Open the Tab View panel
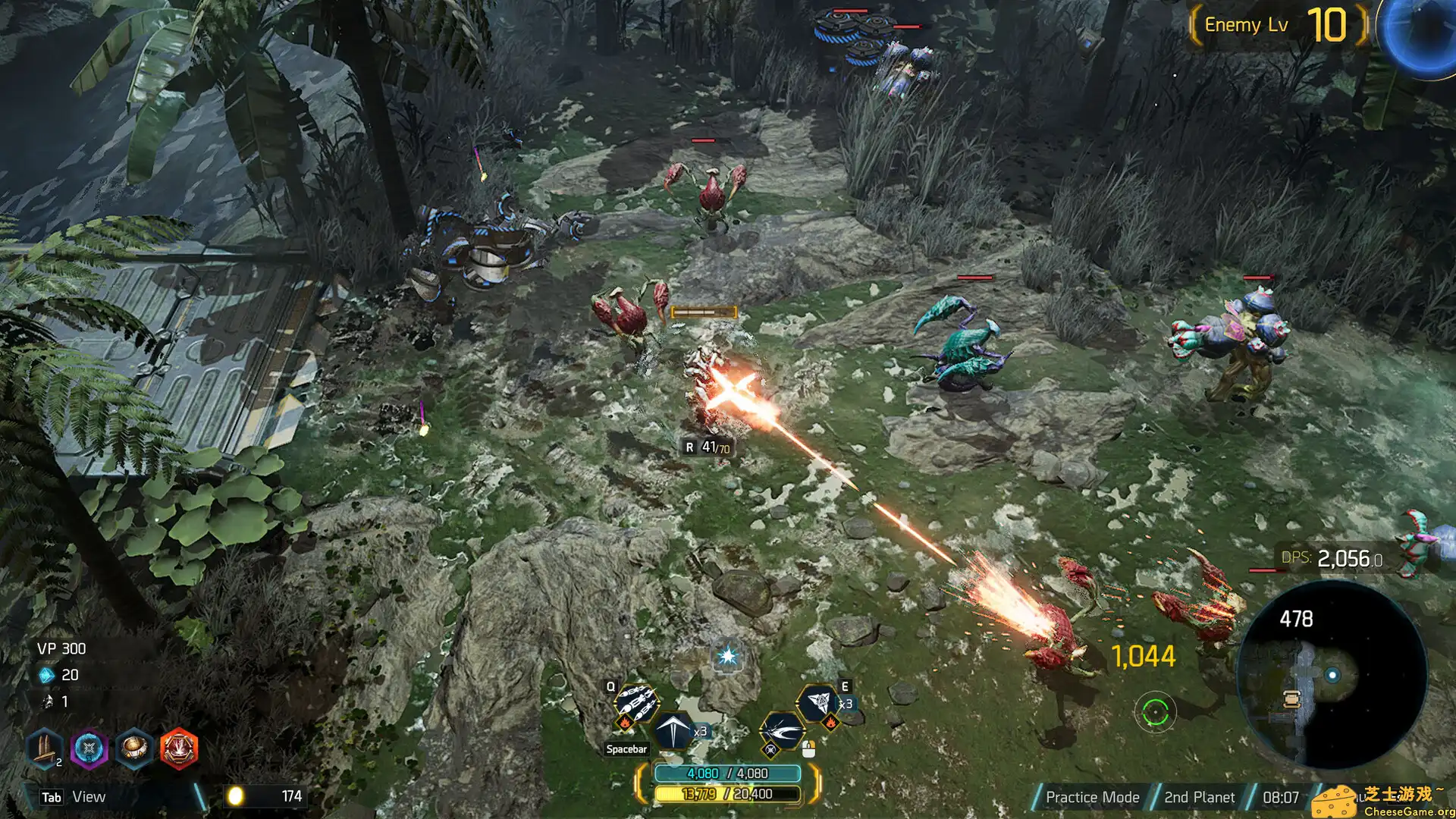 [x=74, y=797]
